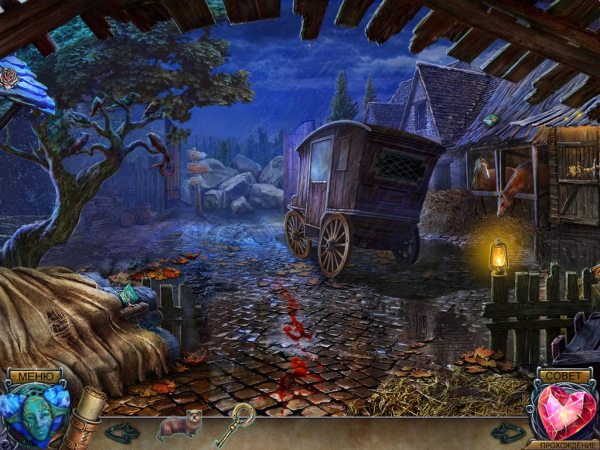The image size is (600, 450).
Task: Select the ferret in the inventory
Action: pos(180,425)
